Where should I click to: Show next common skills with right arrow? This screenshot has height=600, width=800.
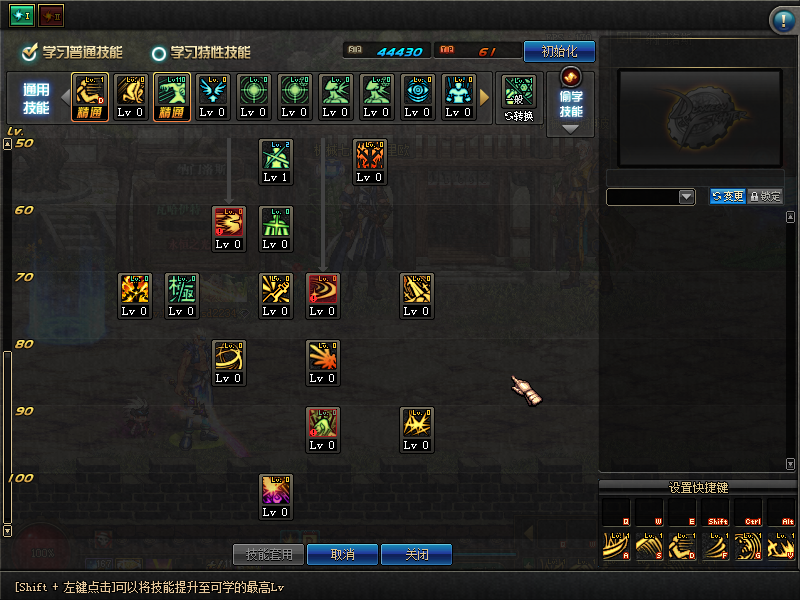tap(486, 97)
